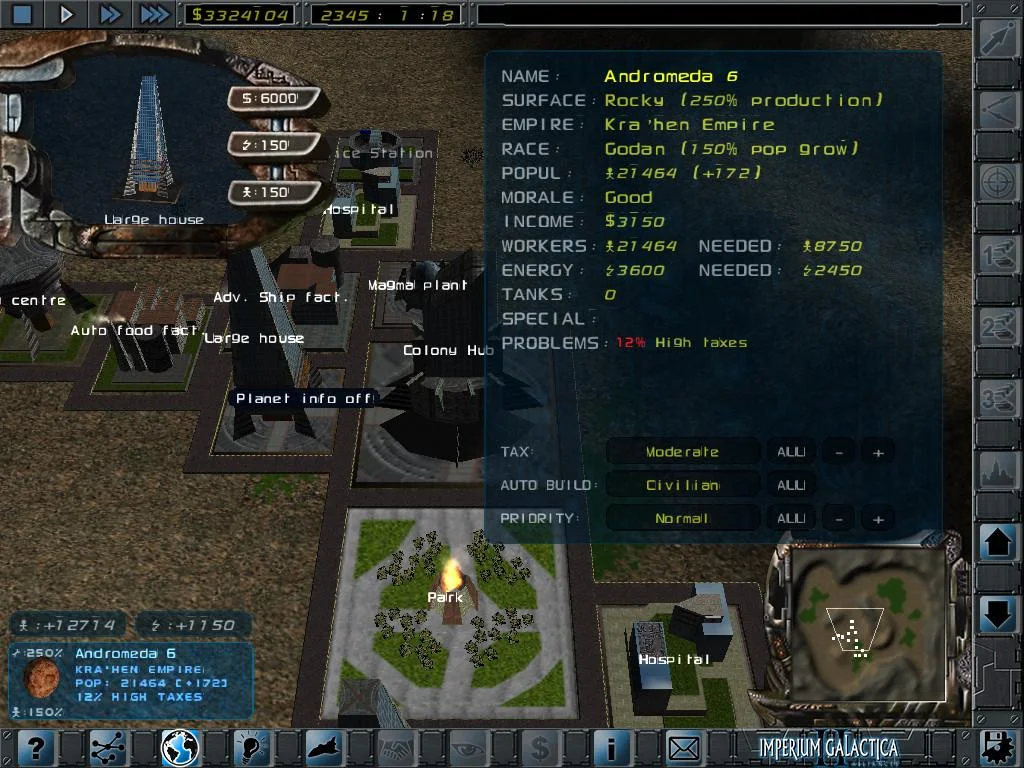
Task: Open the help question mark button
Action: pos(34,747)
